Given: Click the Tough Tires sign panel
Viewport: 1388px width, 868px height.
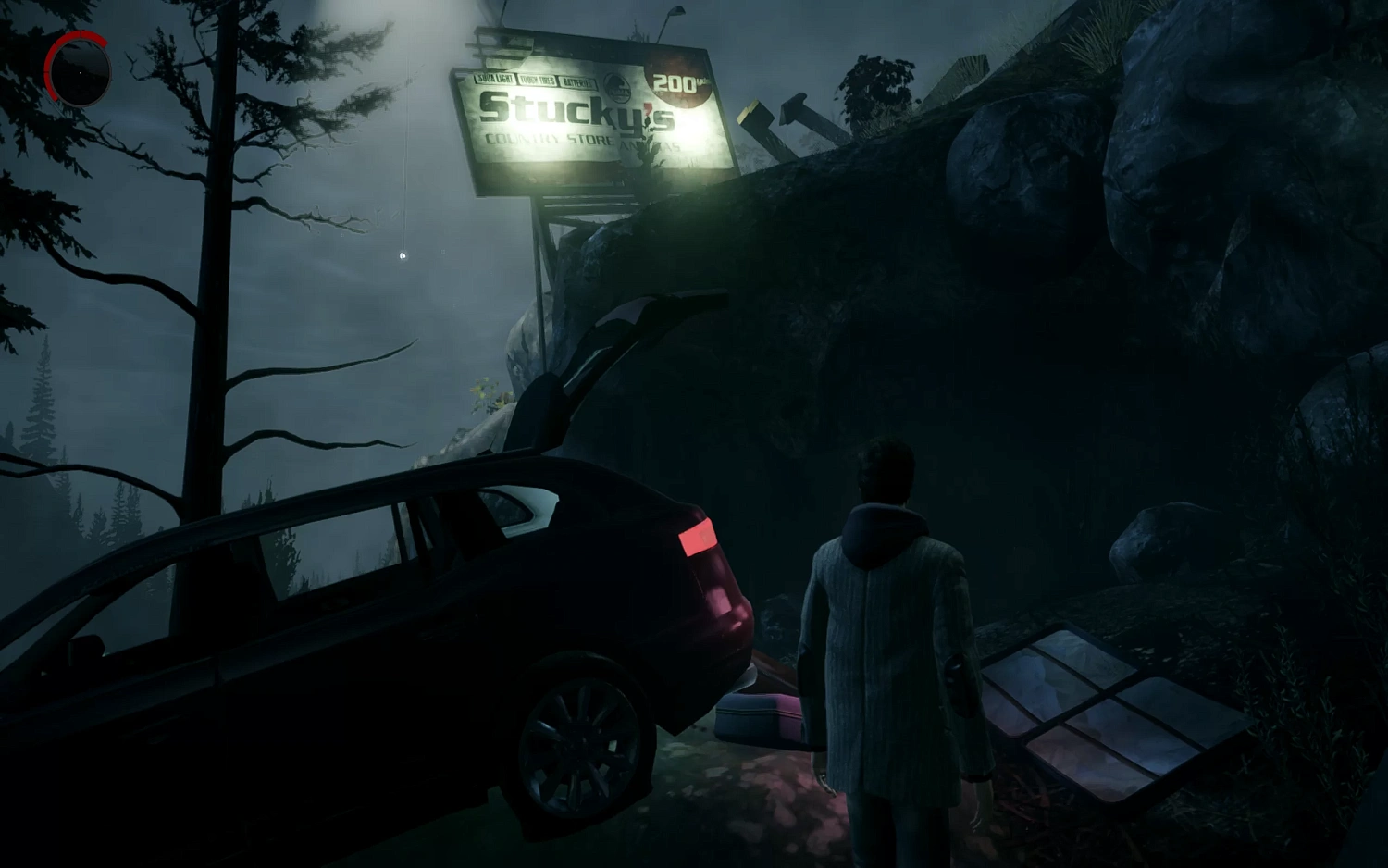Looking at the screenshot, I should click(538, 80).
